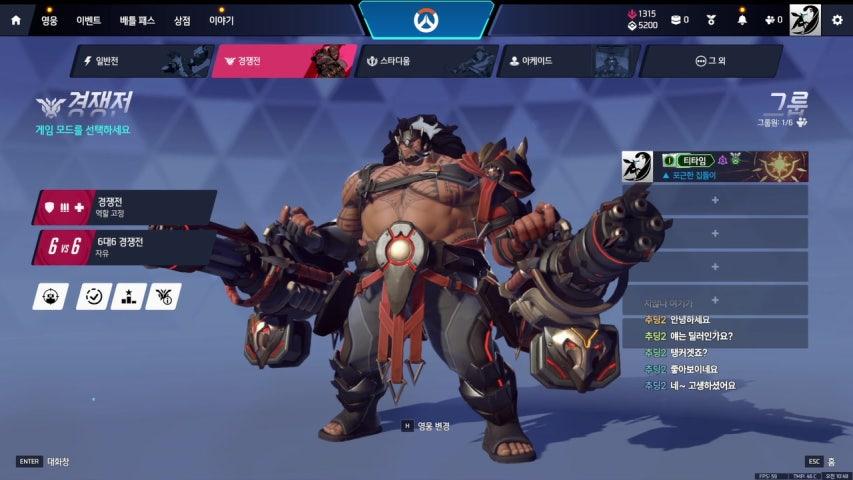Open the checkmark progress icon
Screen dimensions: 853x480
coord(93,296)
